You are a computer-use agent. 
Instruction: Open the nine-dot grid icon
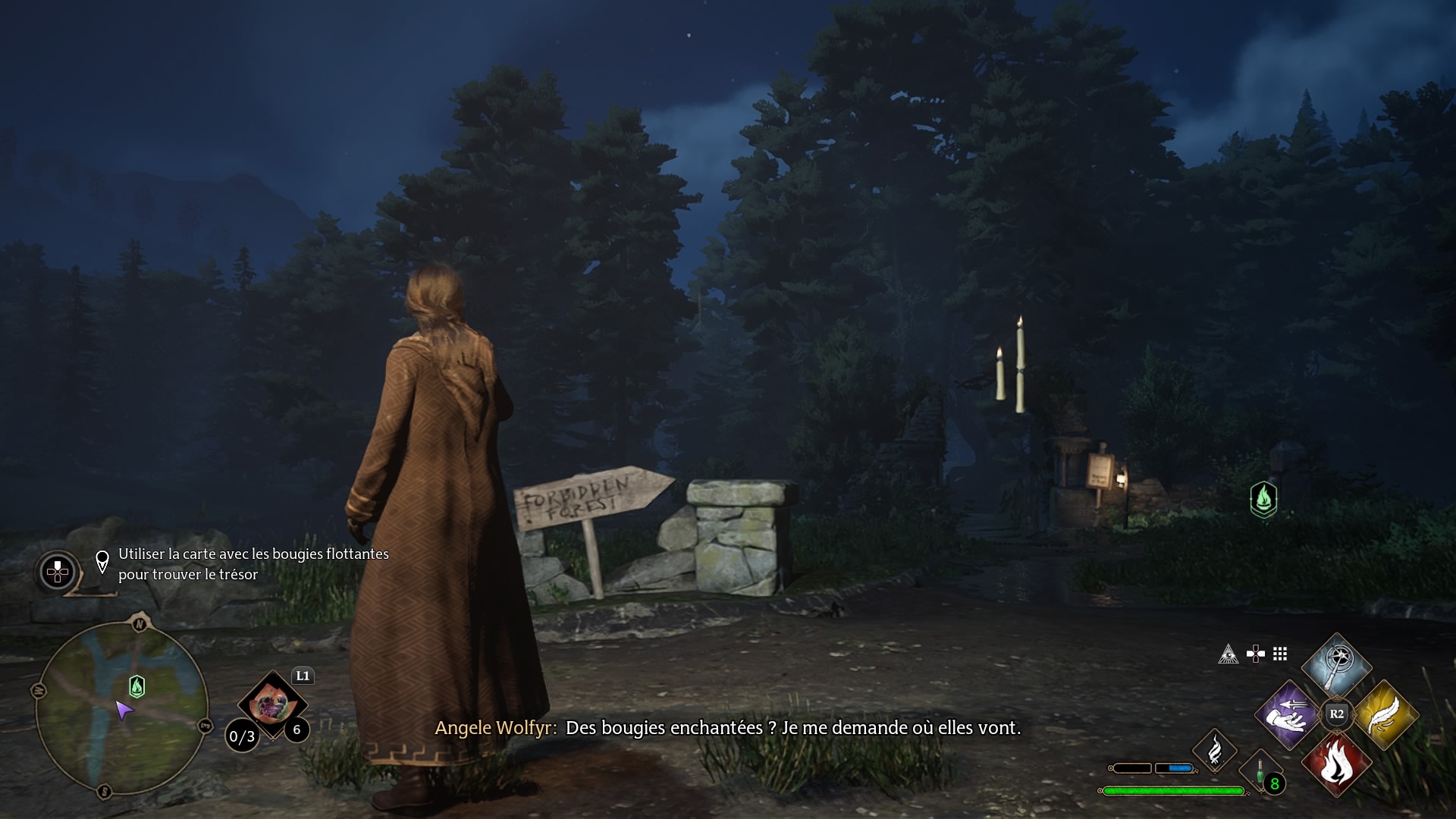click(x=1280, y=654)
